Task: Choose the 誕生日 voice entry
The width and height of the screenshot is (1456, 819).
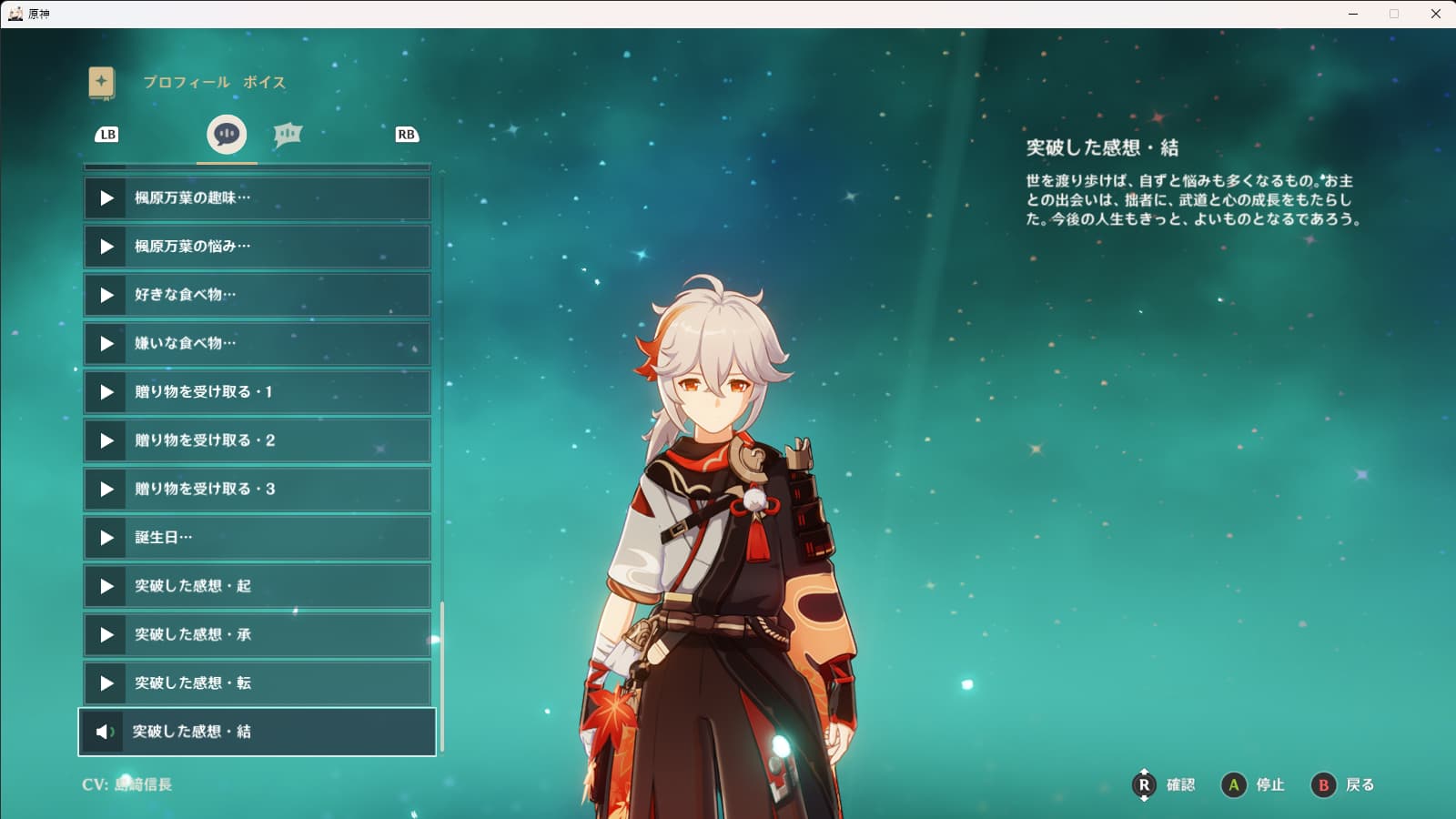Action: pos(257,538)
